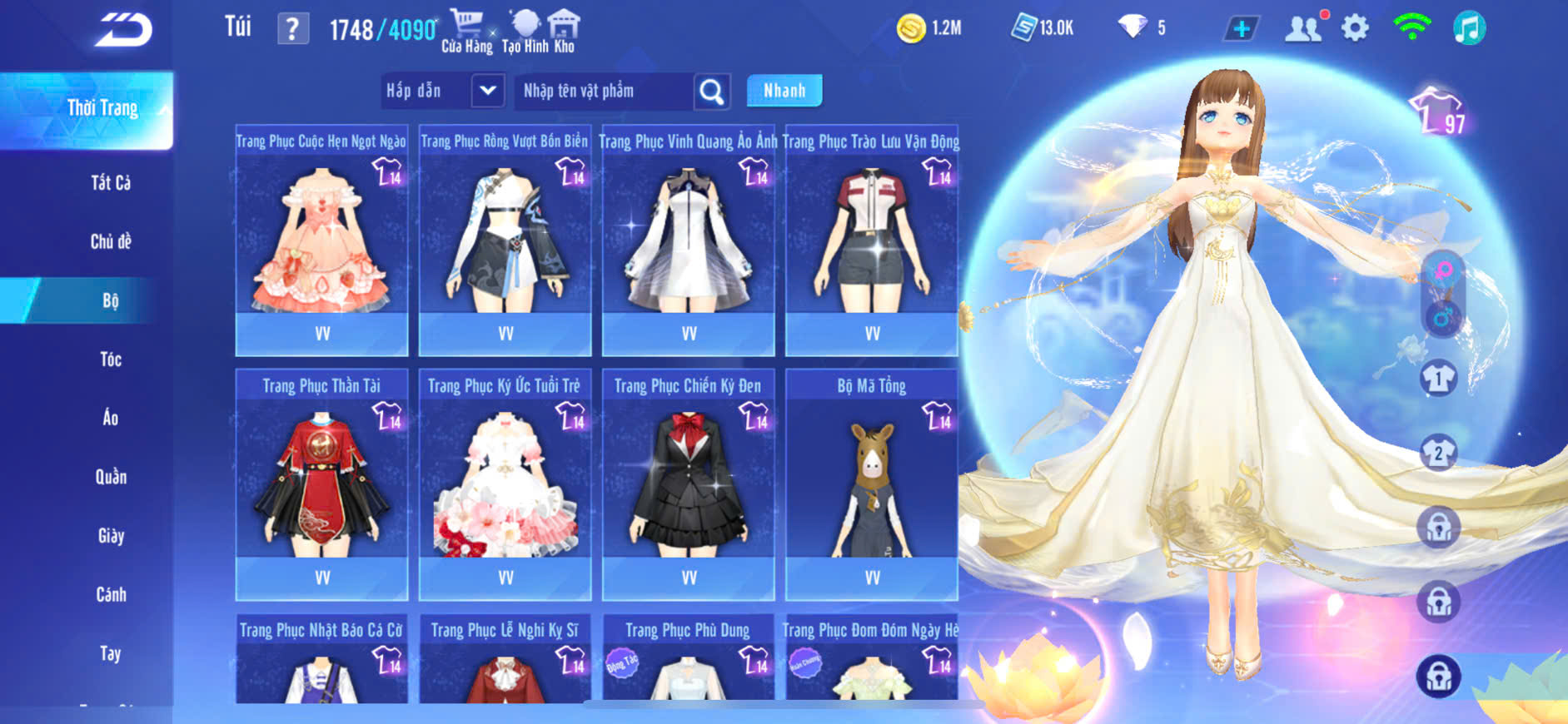
Task: Open the settings gear
Action: click(1355, 28)
